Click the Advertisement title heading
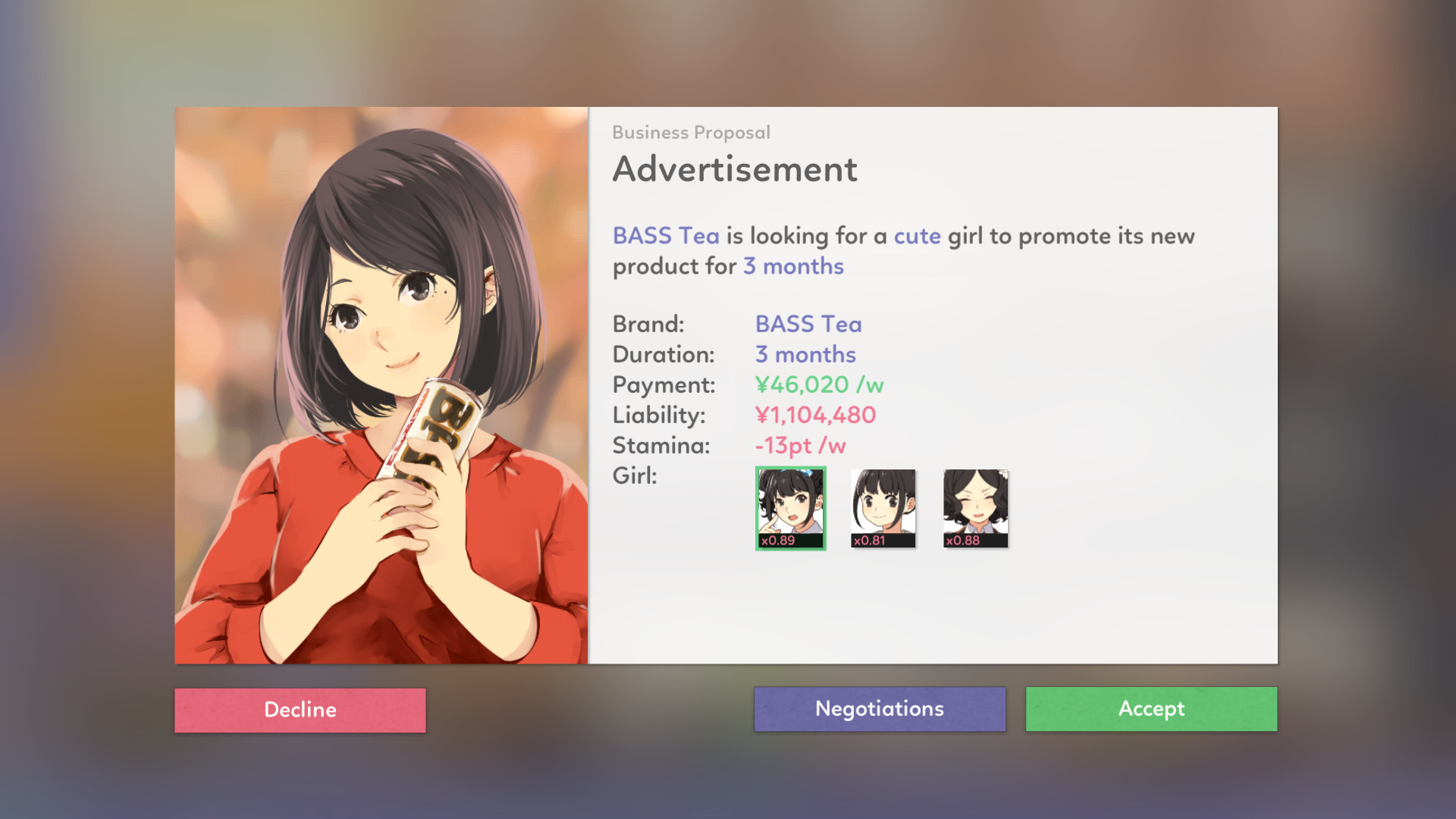The height and width of the screenshot is (819, 1456). [735, 168]
